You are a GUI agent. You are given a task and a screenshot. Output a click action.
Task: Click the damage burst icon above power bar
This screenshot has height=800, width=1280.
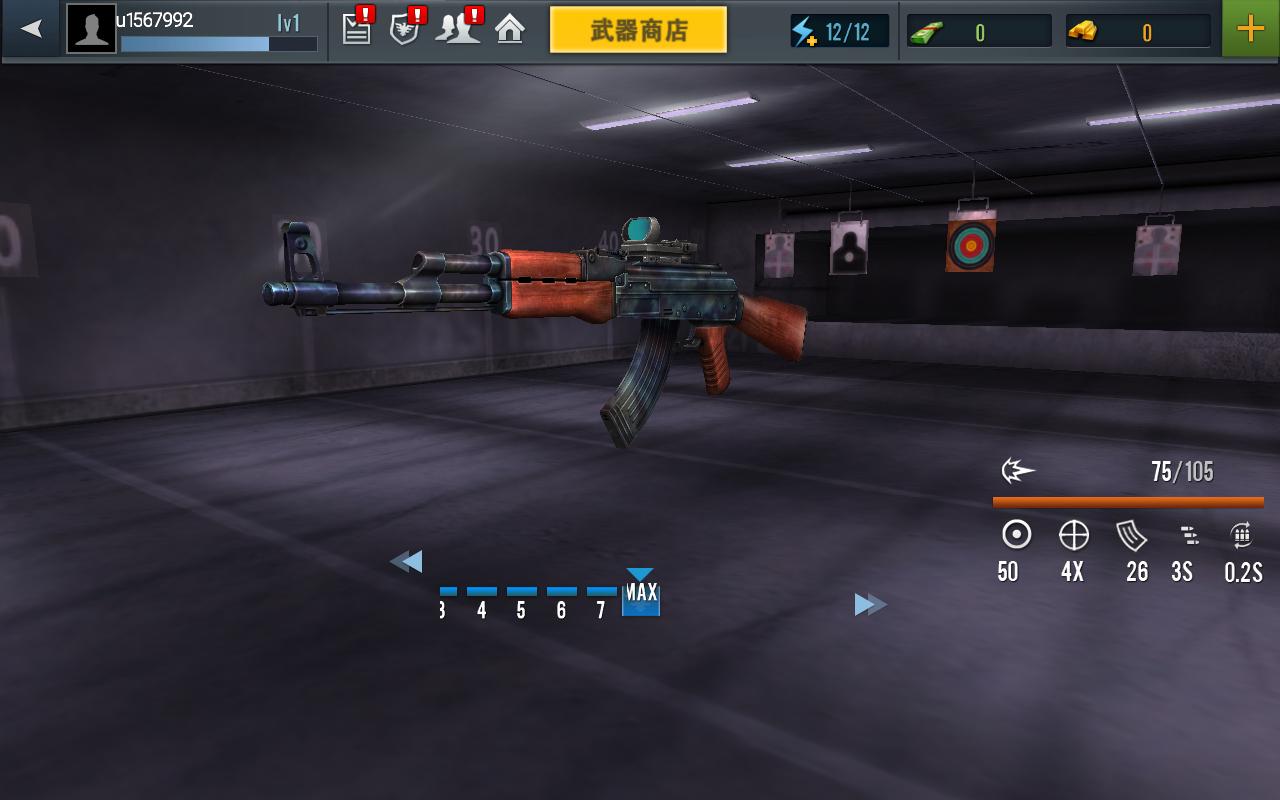click(1019, 470)
